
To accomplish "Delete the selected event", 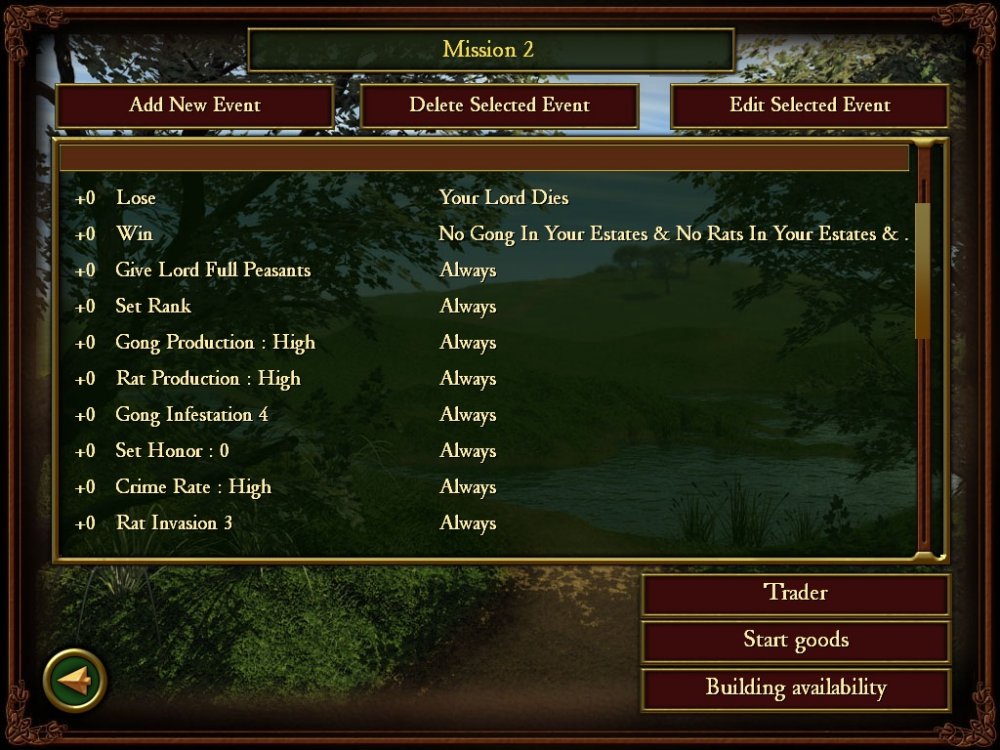I will pyautogui.click(x=499, y=106).
